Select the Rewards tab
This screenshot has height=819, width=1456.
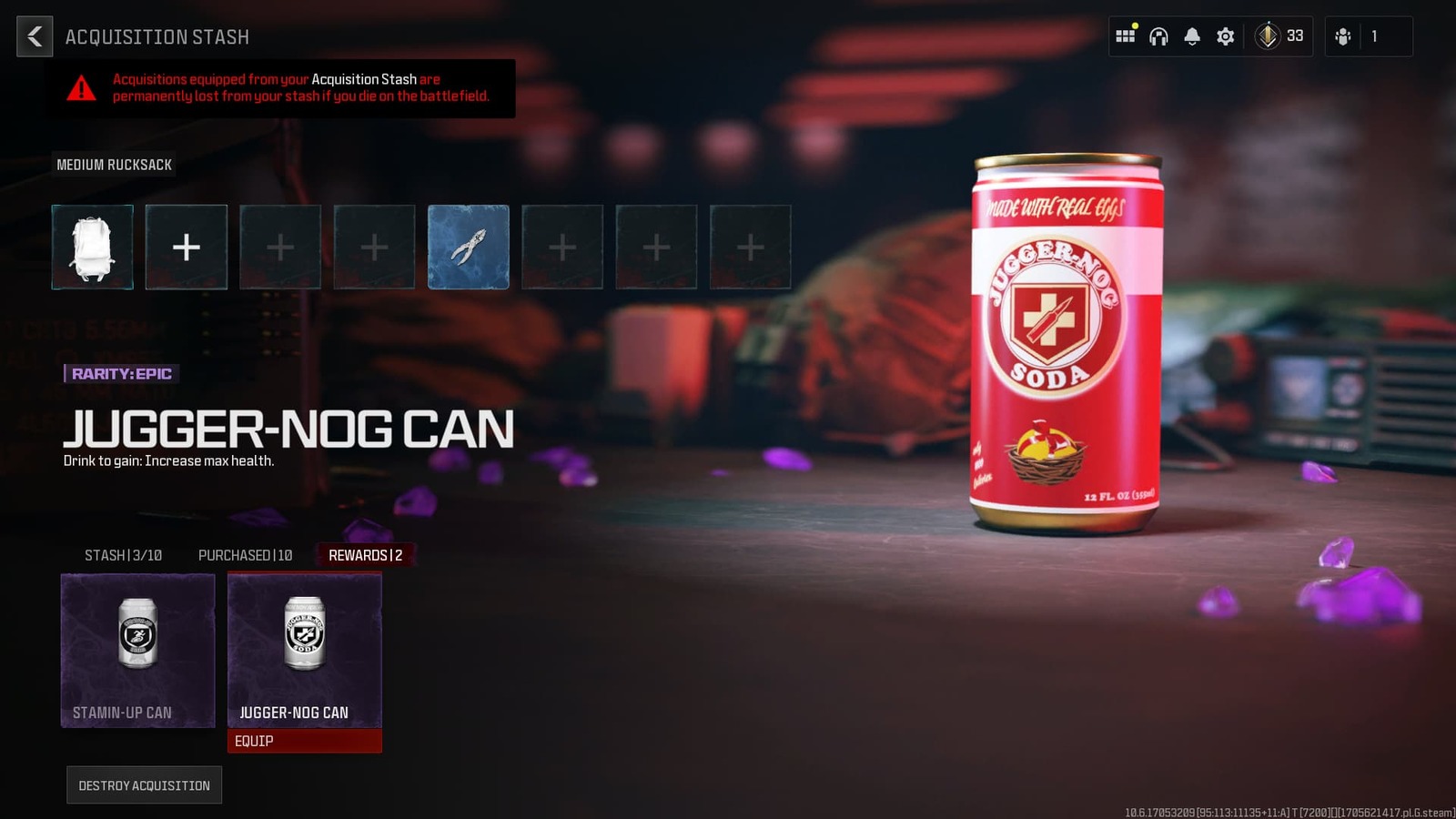point(364,554)
